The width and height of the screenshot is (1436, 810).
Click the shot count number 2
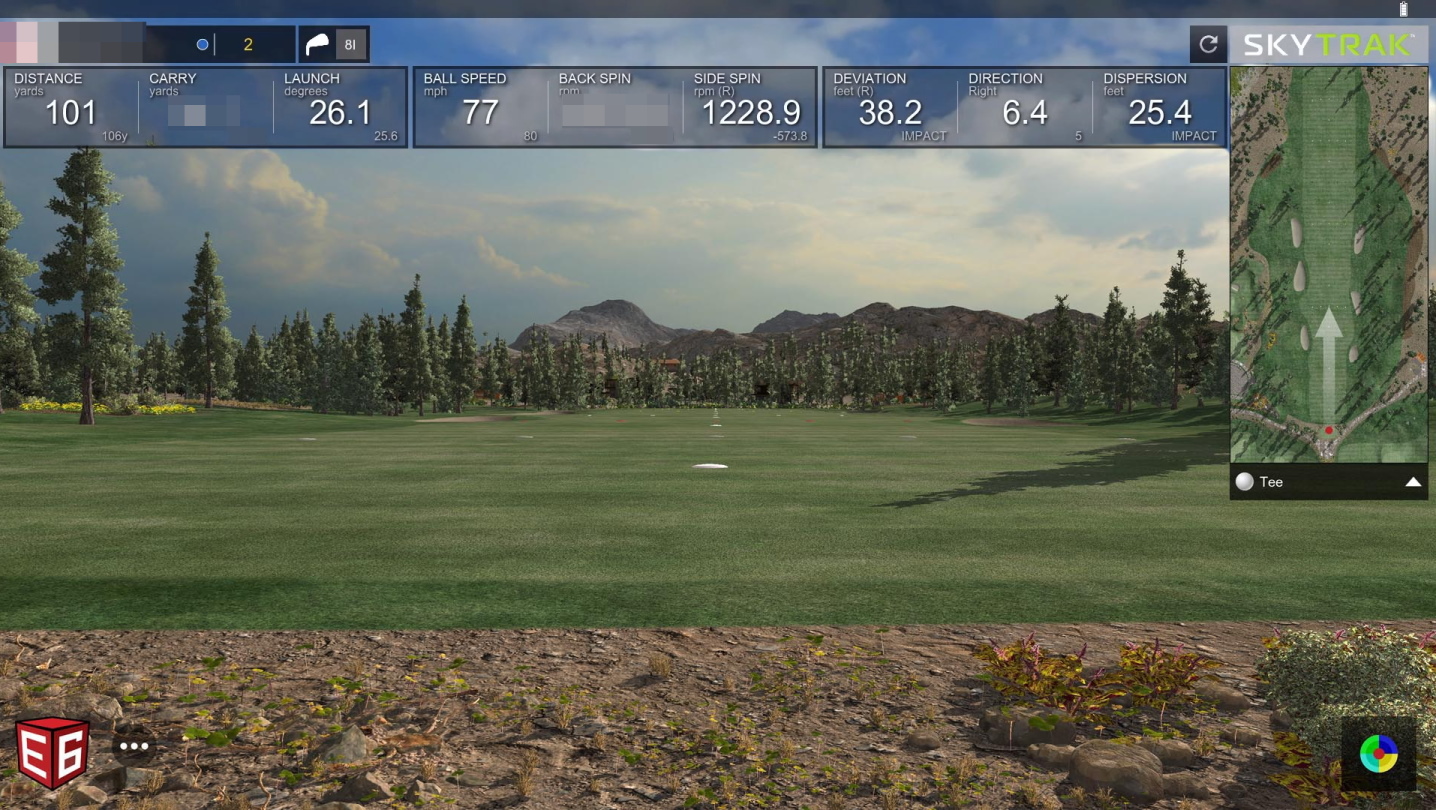[250, 44]
